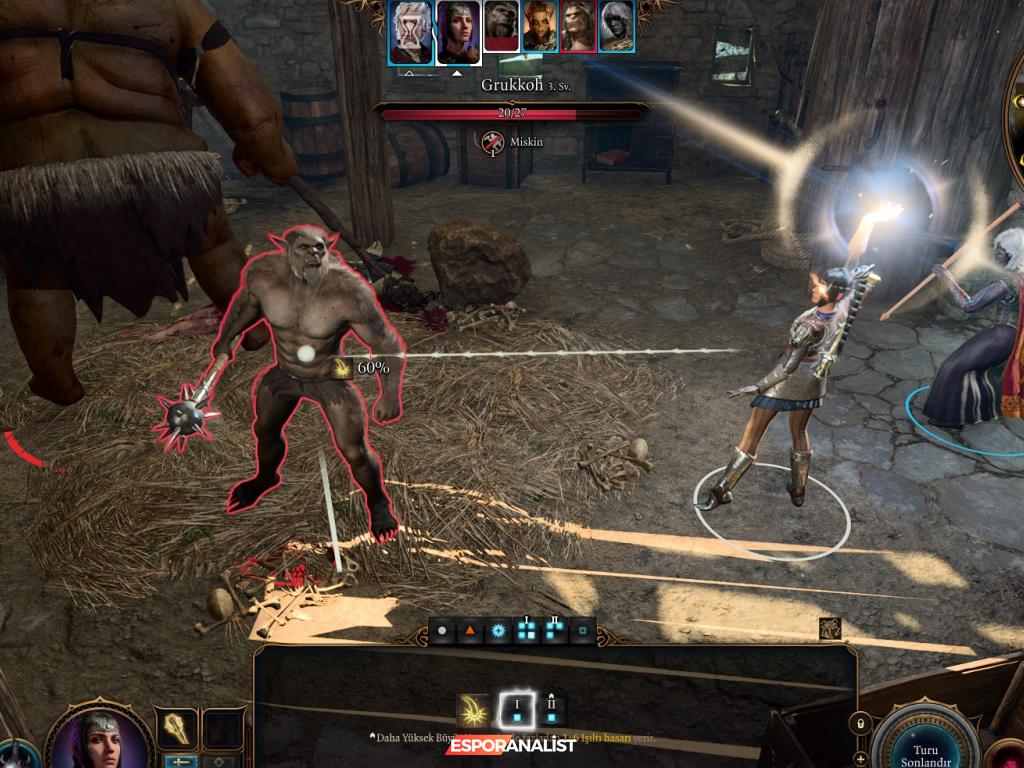Click the "Turu Sonlandır" end turn button
The width and height of the screenshot is (1024, 768).
(x=924, y=742)
